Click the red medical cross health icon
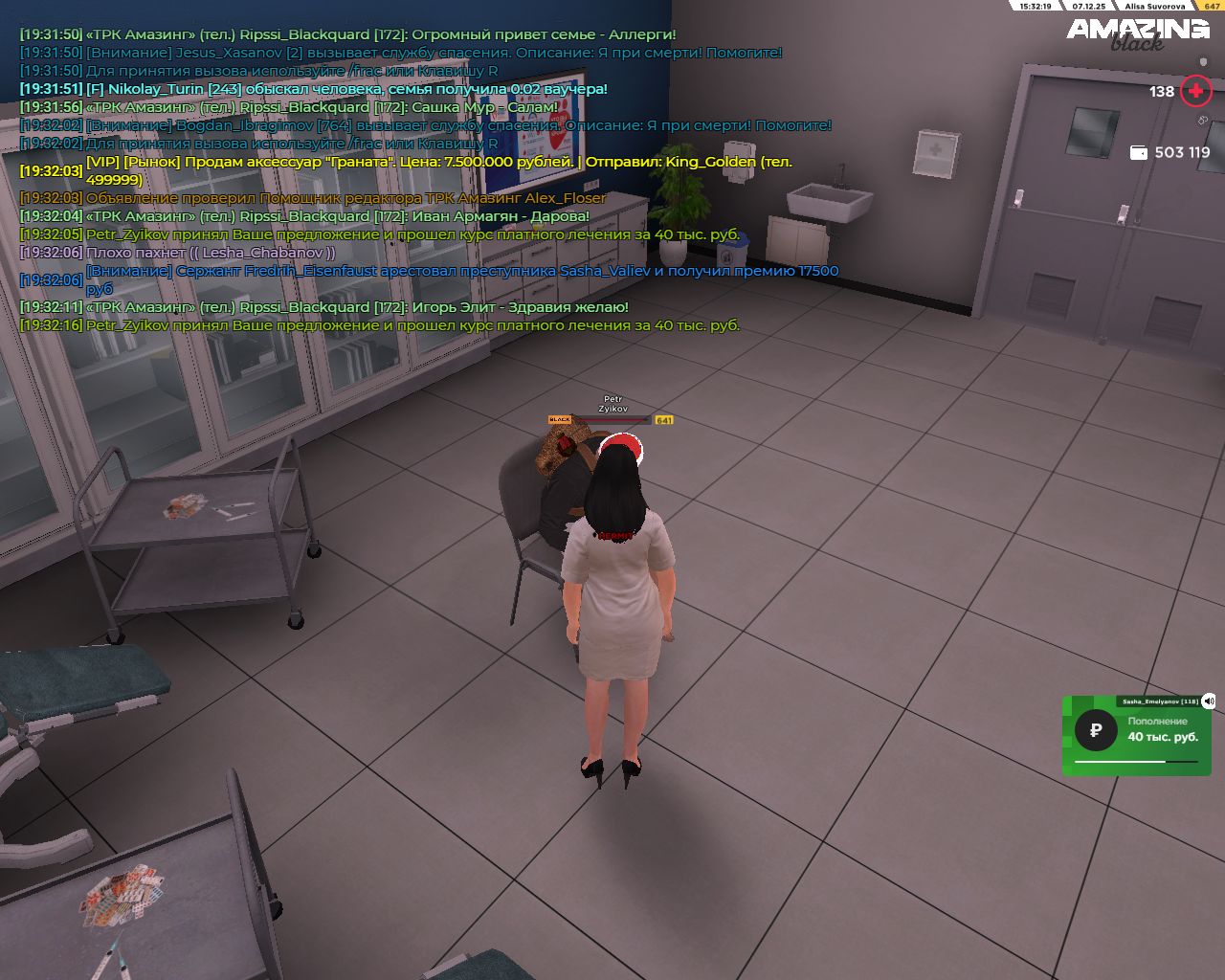Viewport: 1225px width, 980px height. pyautogui.click(x=1195, y=92)
